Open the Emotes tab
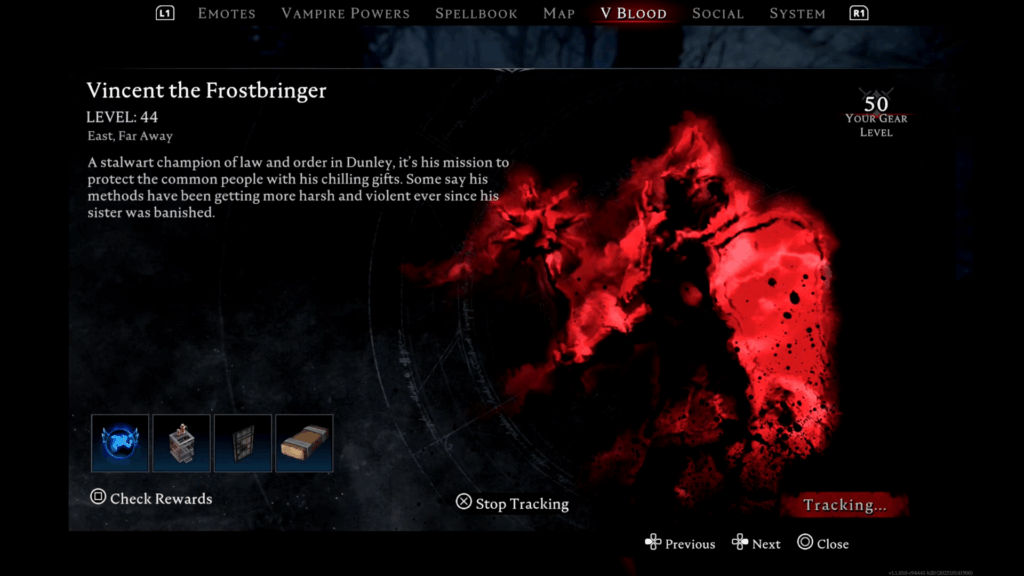This screenshot has height=576, width=1024. 226,14
